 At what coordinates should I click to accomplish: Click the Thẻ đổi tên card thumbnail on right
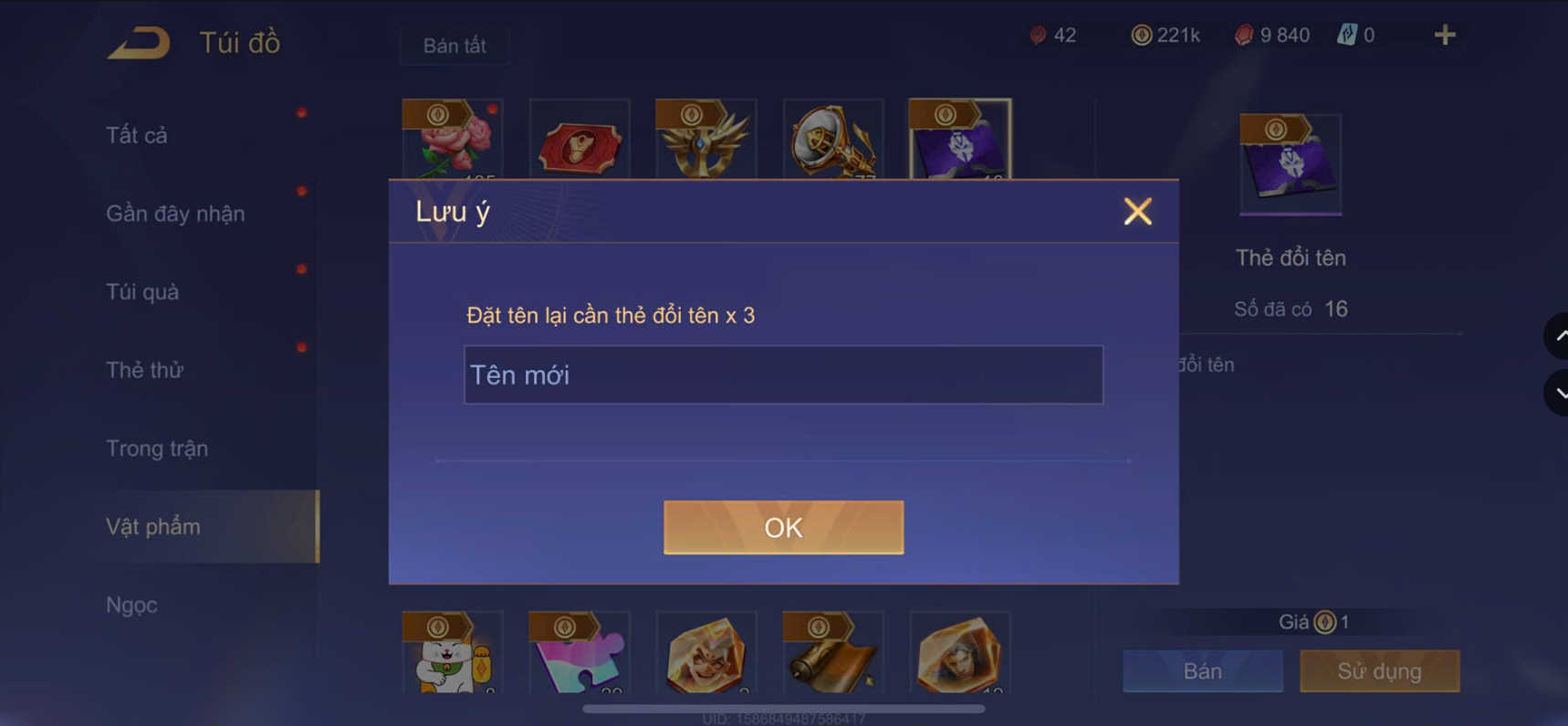(1290, 163)
